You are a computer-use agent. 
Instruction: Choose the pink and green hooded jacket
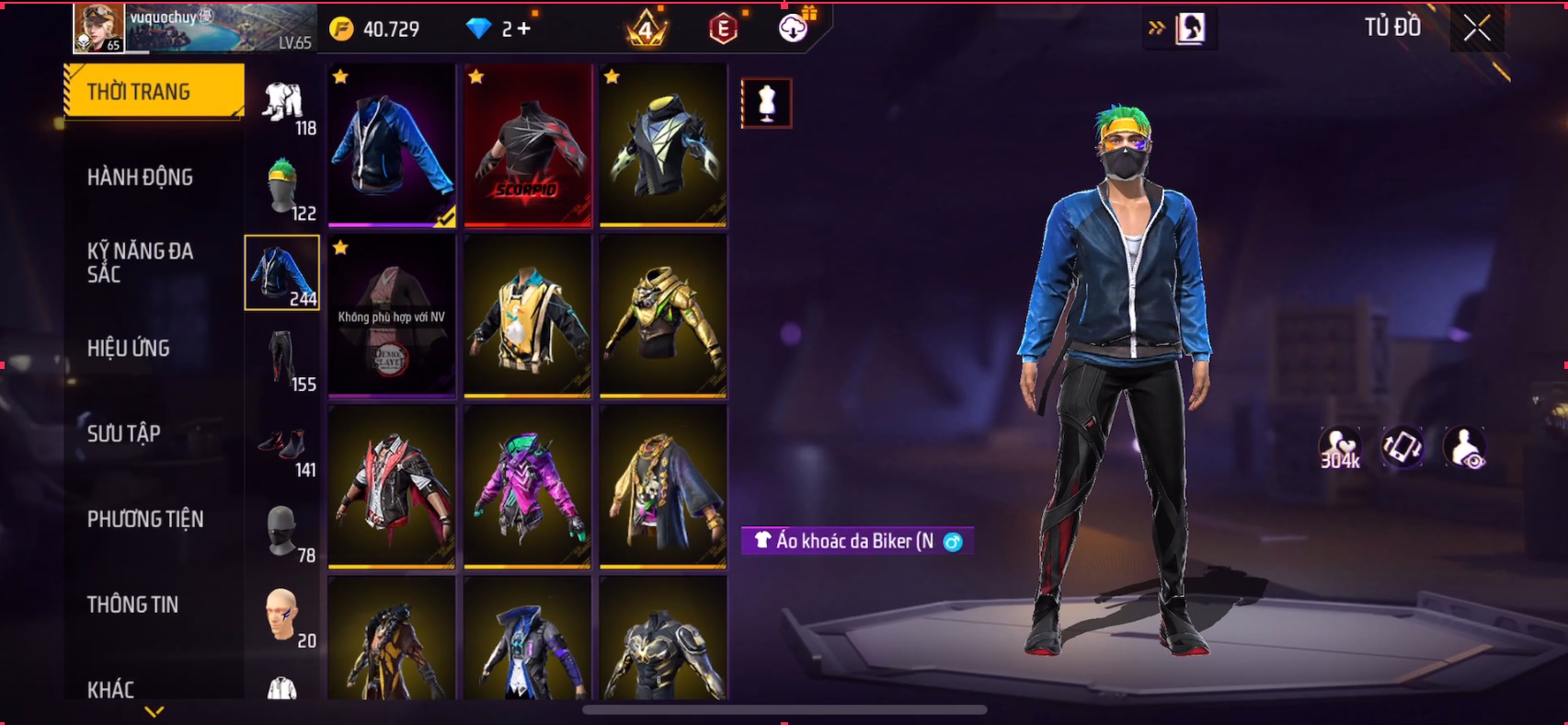[x=527, y=487]
